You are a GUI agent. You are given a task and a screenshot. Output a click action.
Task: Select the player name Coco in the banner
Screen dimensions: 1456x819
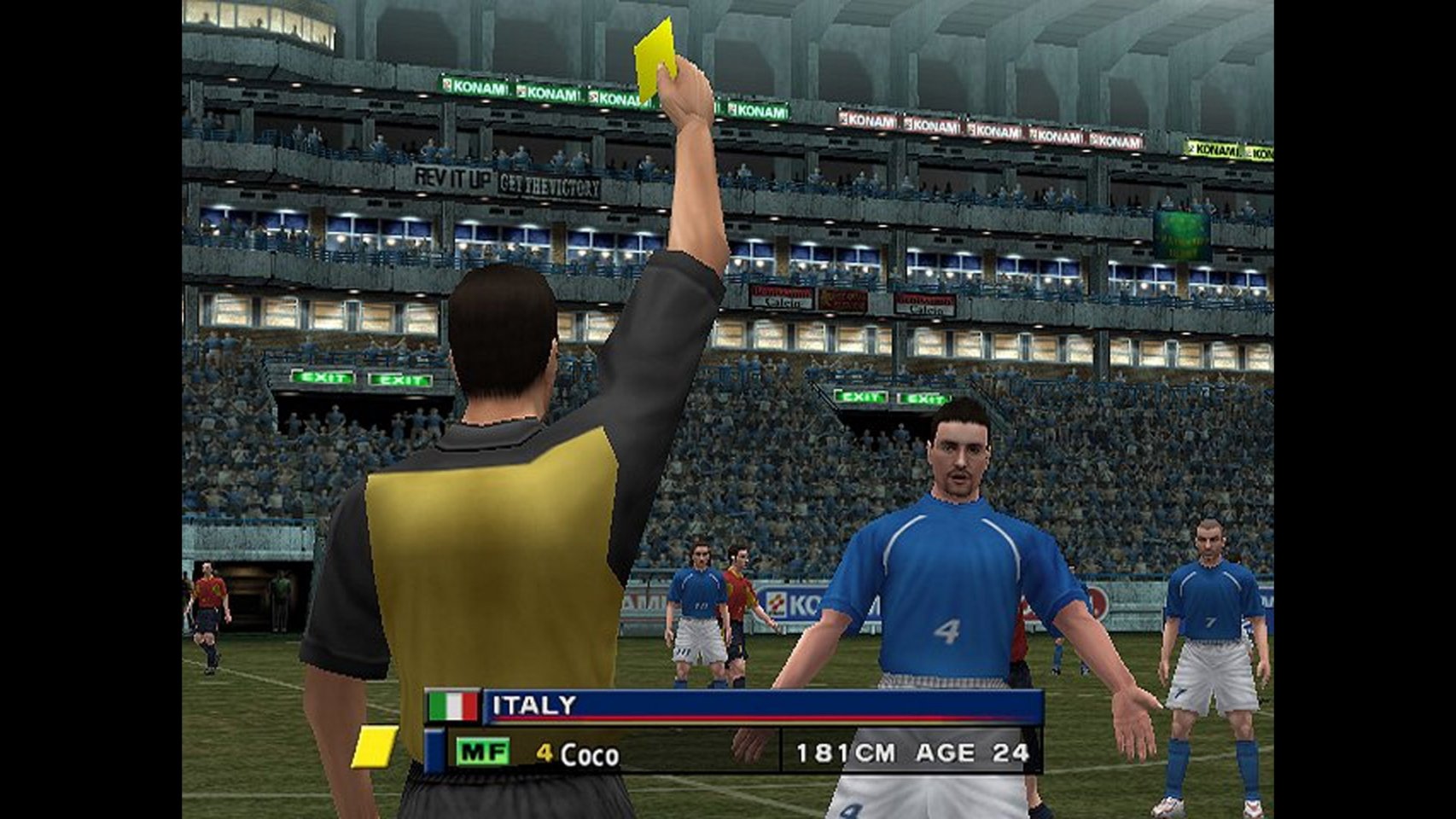tap(589, 754)
